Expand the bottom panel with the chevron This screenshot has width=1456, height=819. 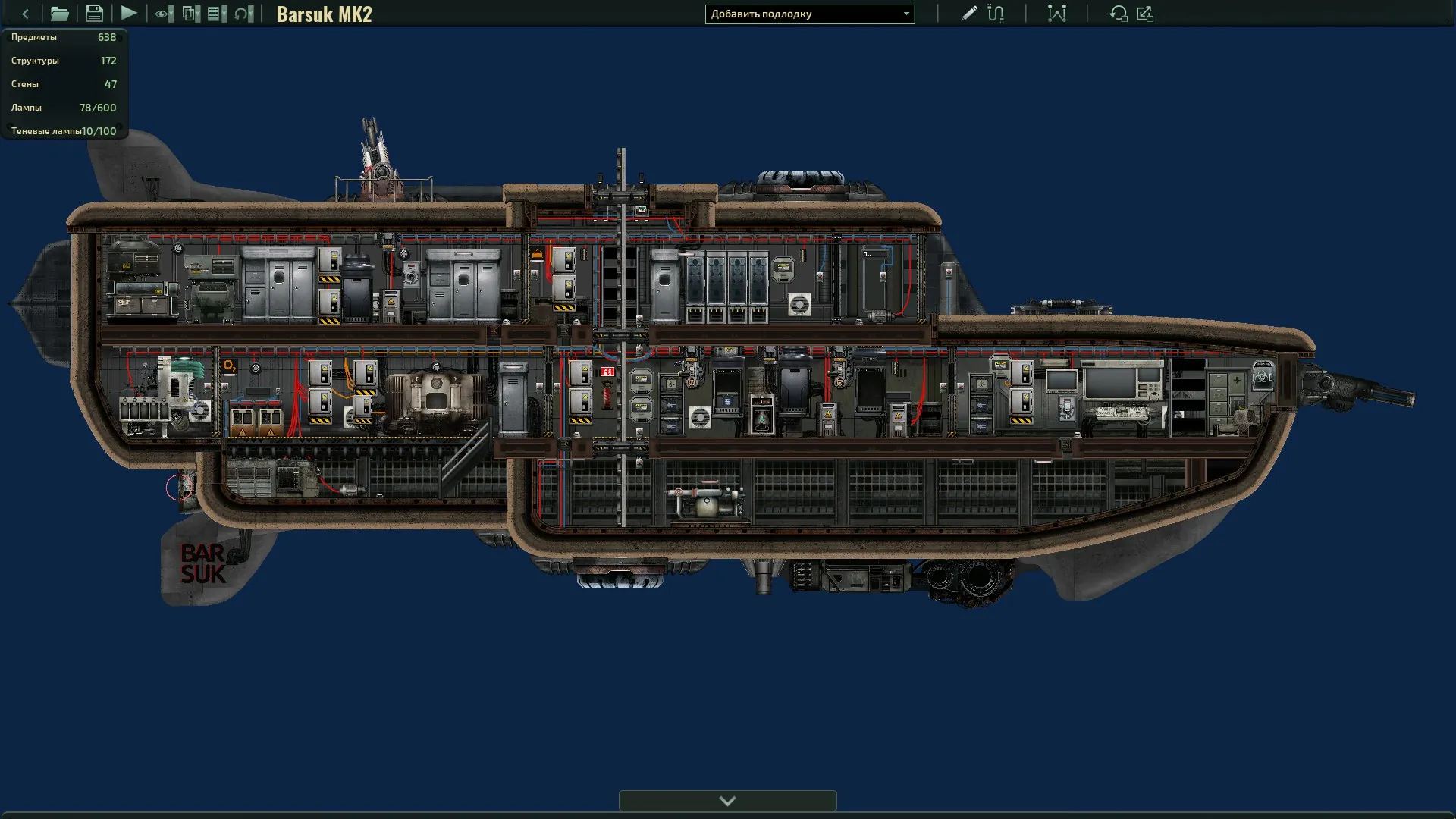727,801
